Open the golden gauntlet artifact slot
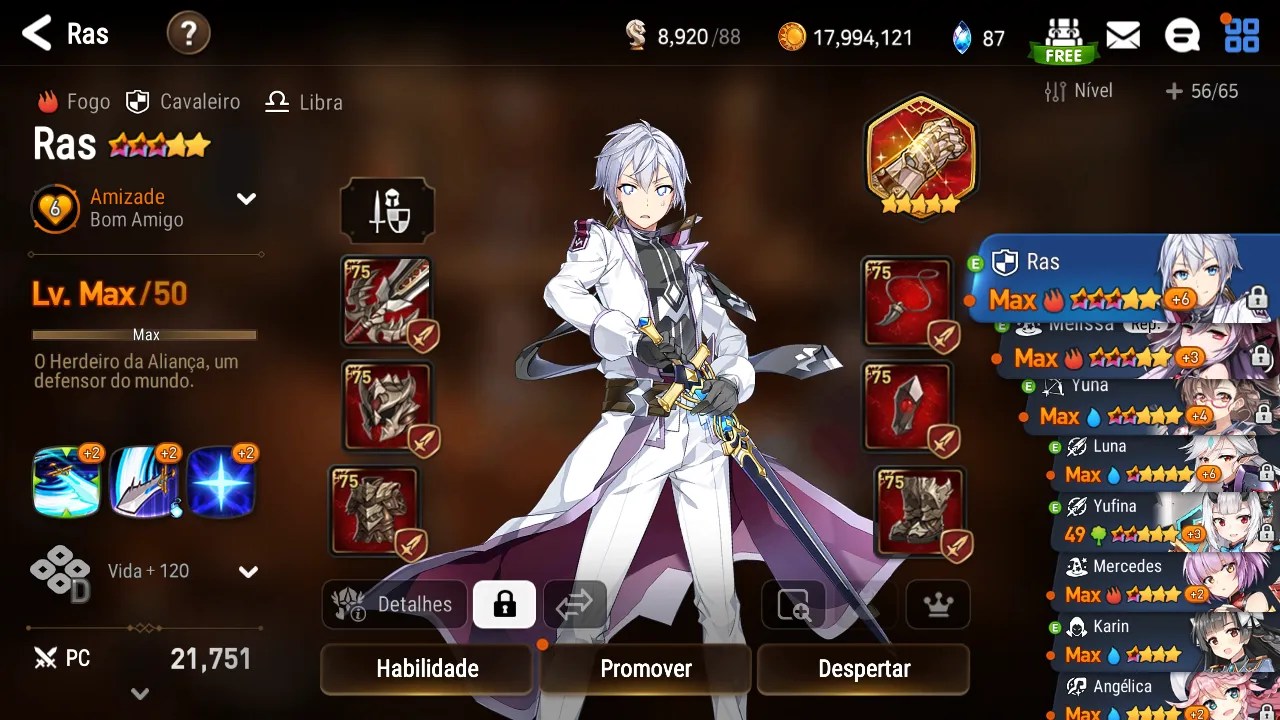 tap(920, 153)
